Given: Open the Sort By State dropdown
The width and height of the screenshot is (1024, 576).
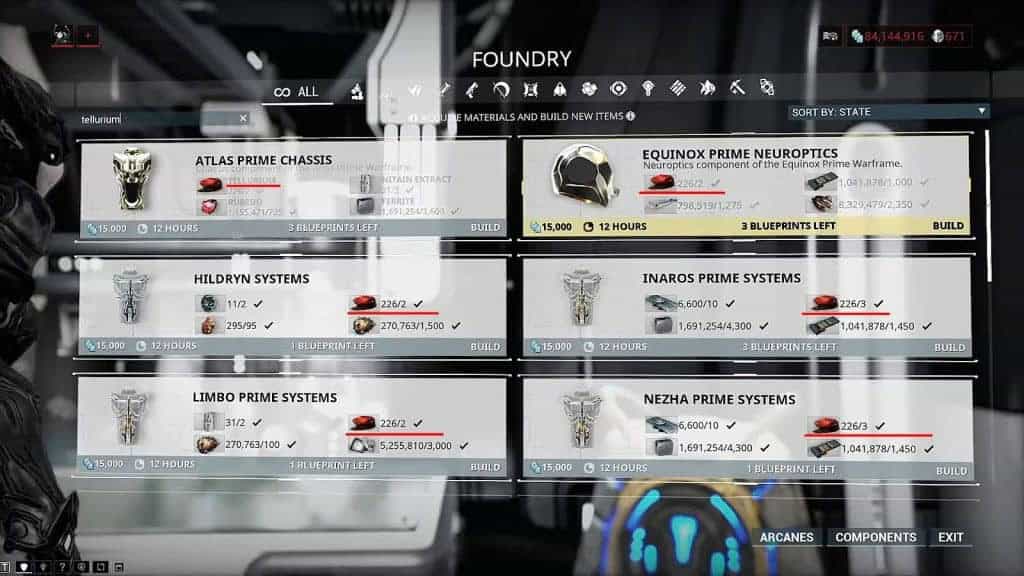Looking at the screenshot, I should 888,111.
